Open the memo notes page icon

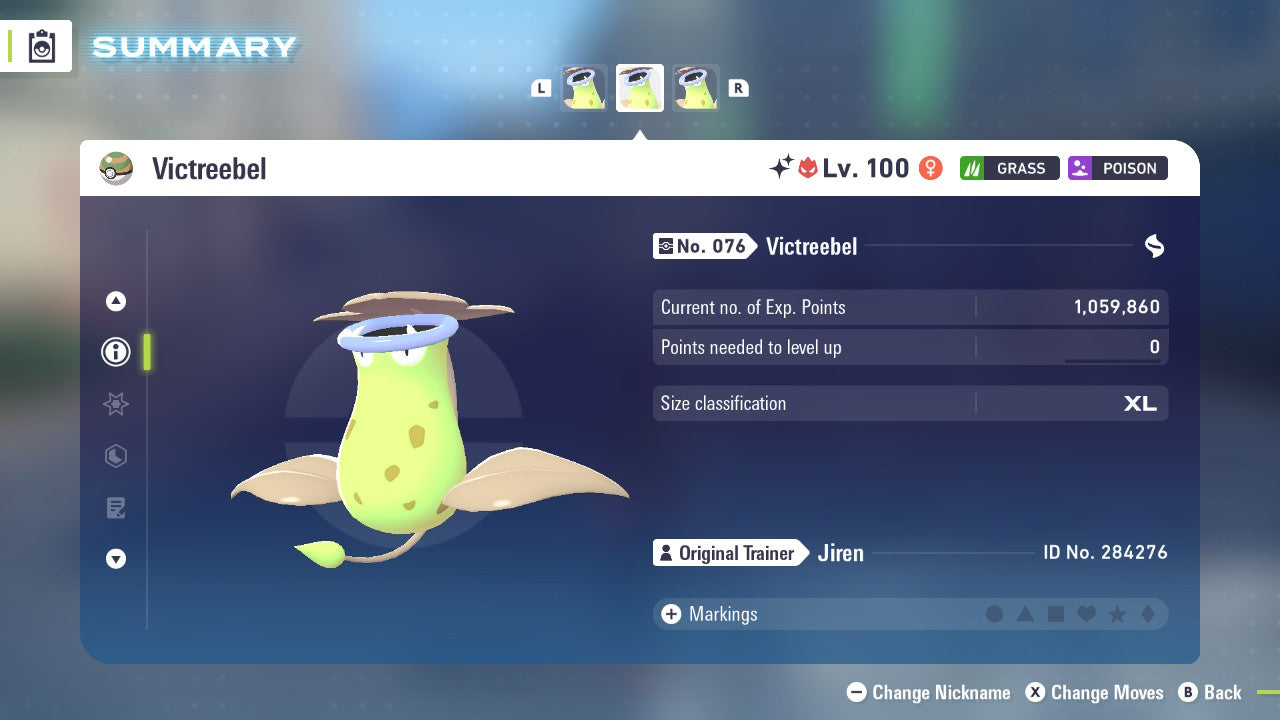click(x=115, y=508)
